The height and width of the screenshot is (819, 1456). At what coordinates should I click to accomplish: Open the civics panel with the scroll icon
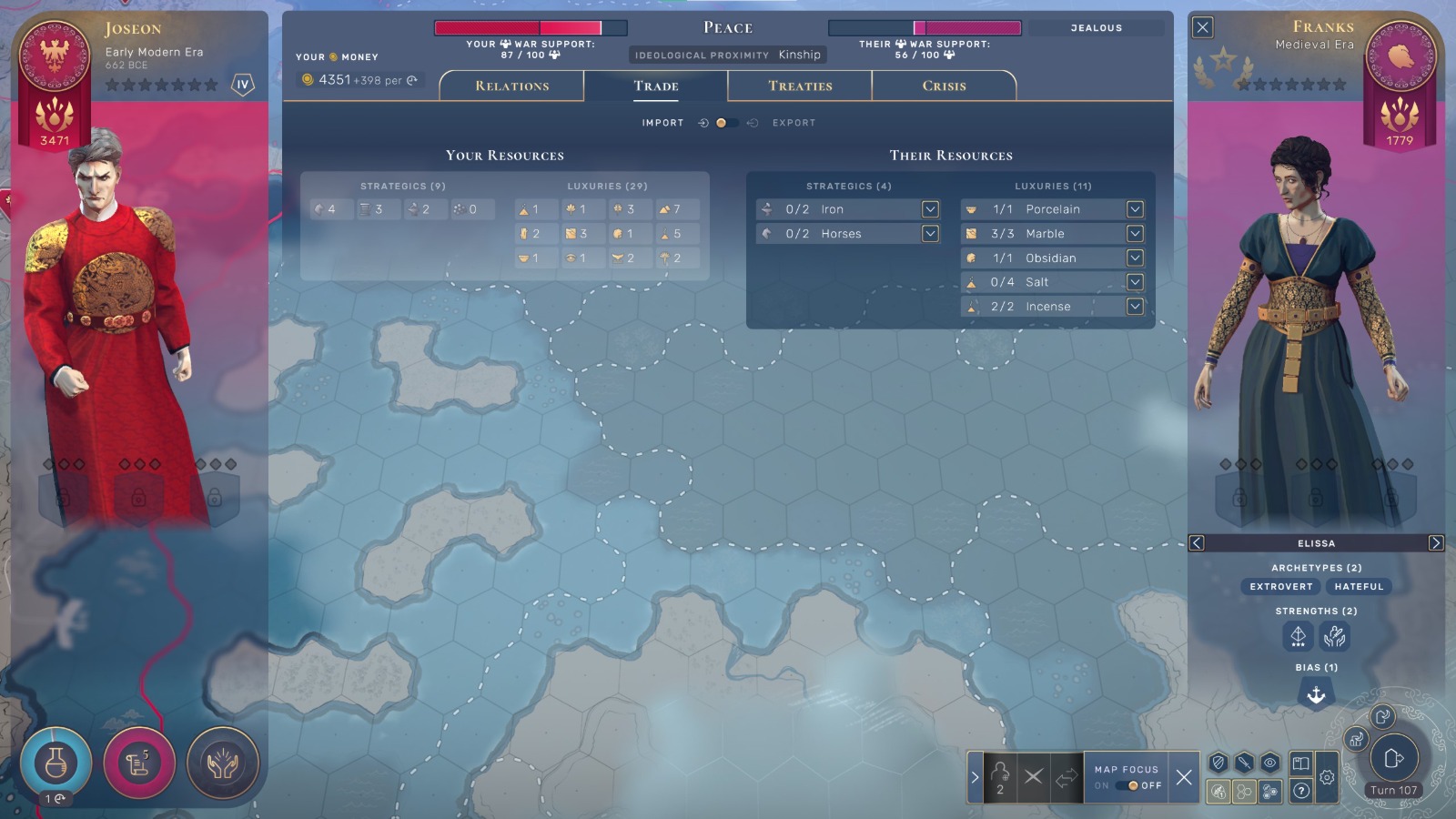coord(138,764)
